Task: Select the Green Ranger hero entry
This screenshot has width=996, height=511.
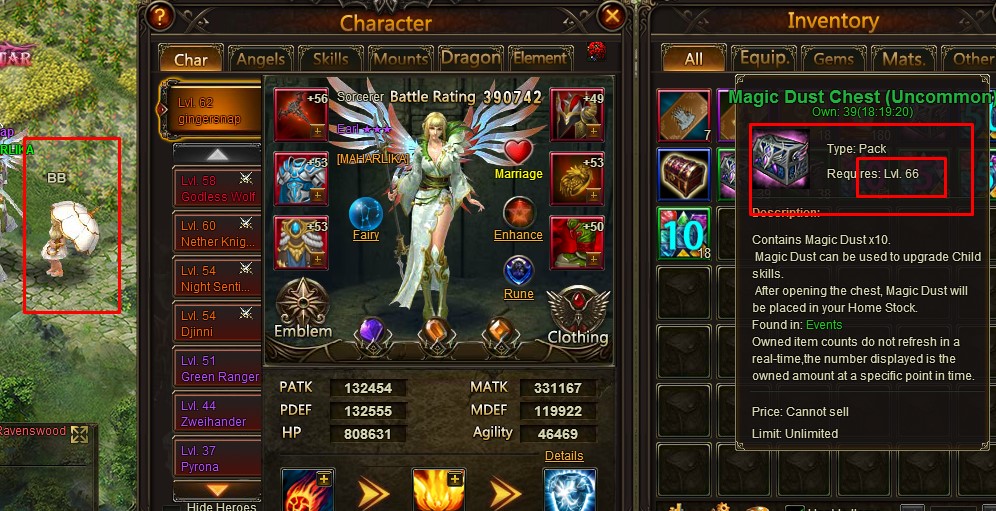Action: (x=216, y=369)
